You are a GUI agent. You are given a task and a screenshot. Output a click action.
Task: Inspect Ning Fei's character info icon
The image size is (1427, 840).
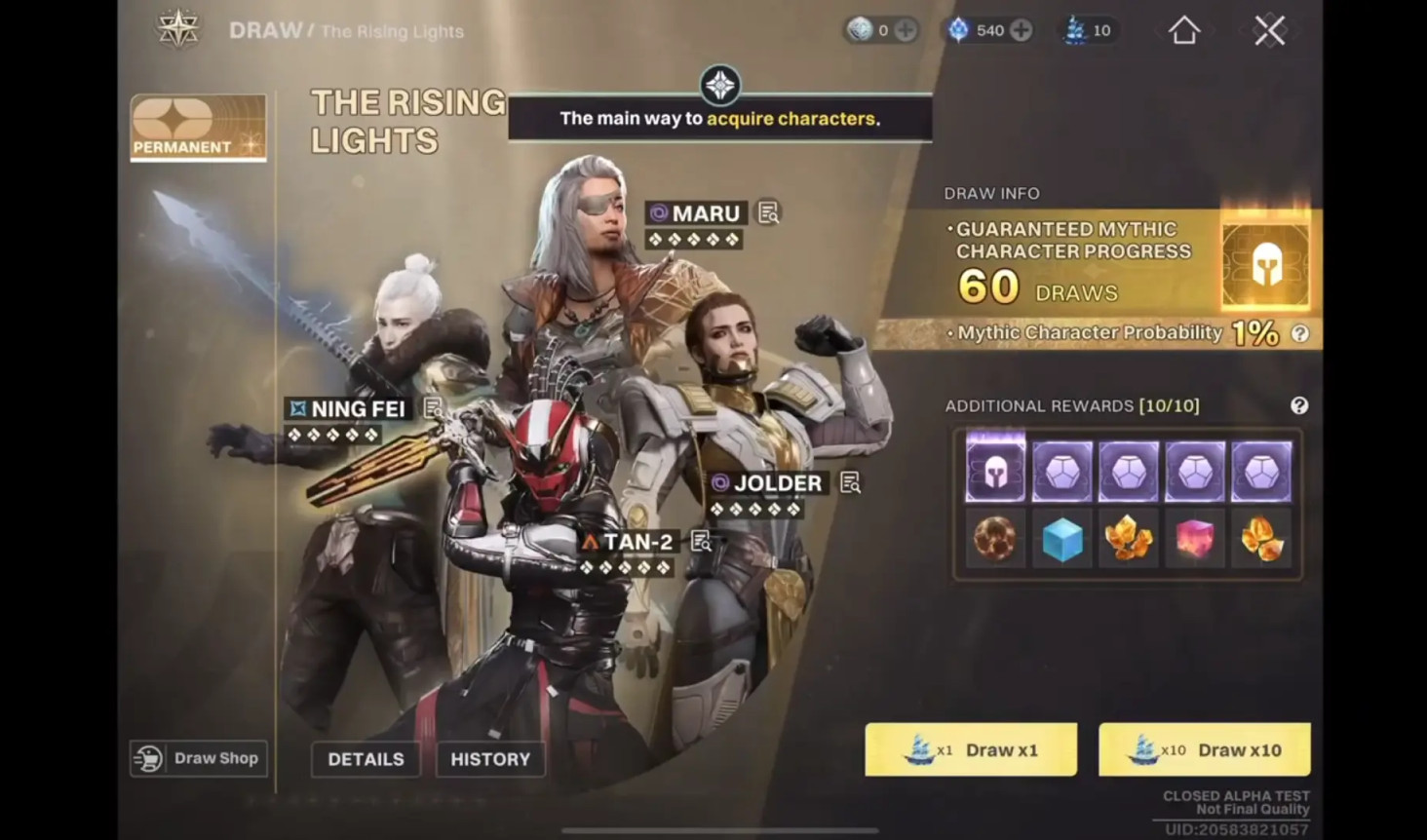[x=433, y=407]
